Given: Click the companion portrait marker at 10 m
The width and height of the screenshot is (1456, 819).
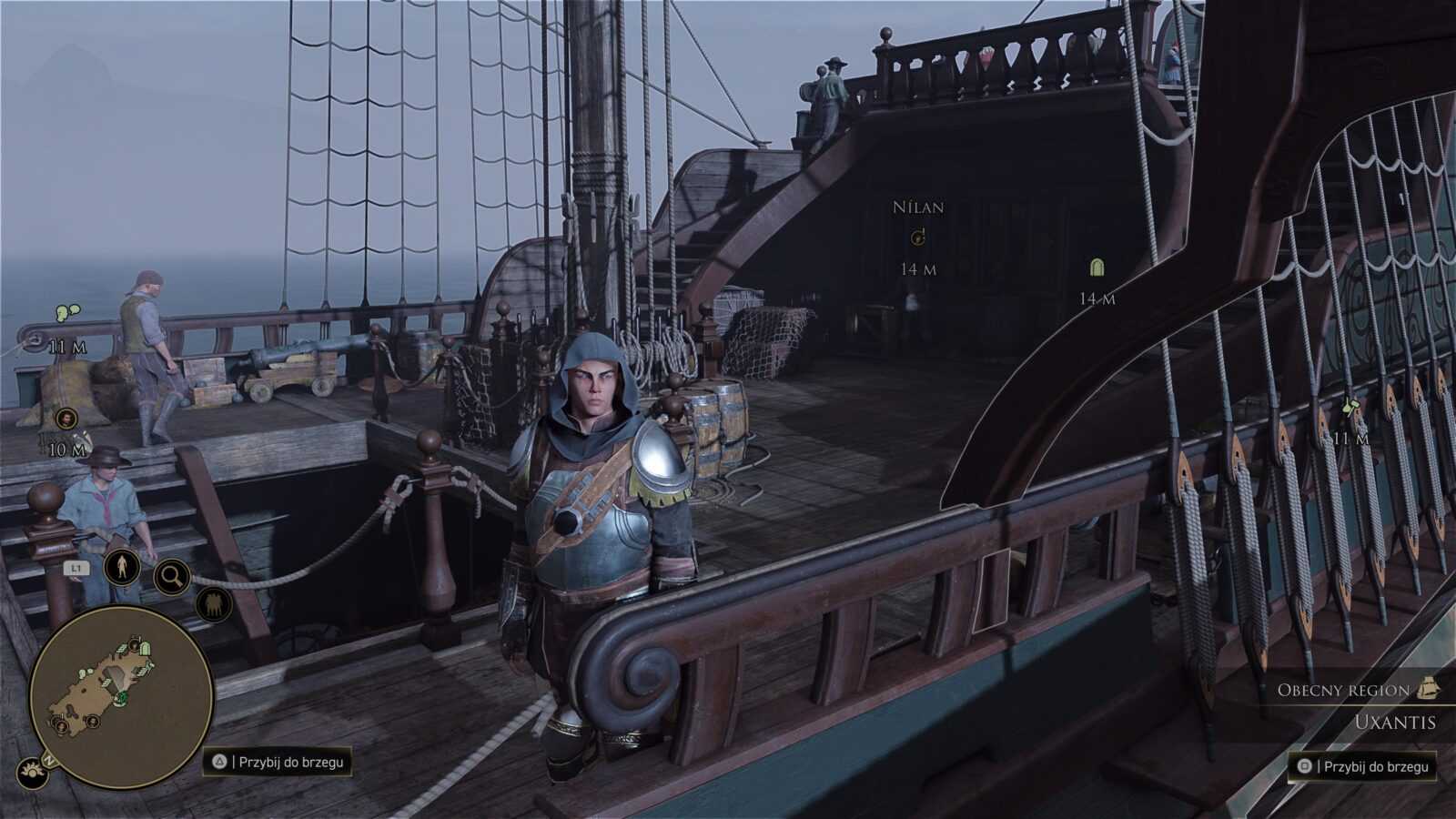Looking at the screenshot, I should point(66,419).
